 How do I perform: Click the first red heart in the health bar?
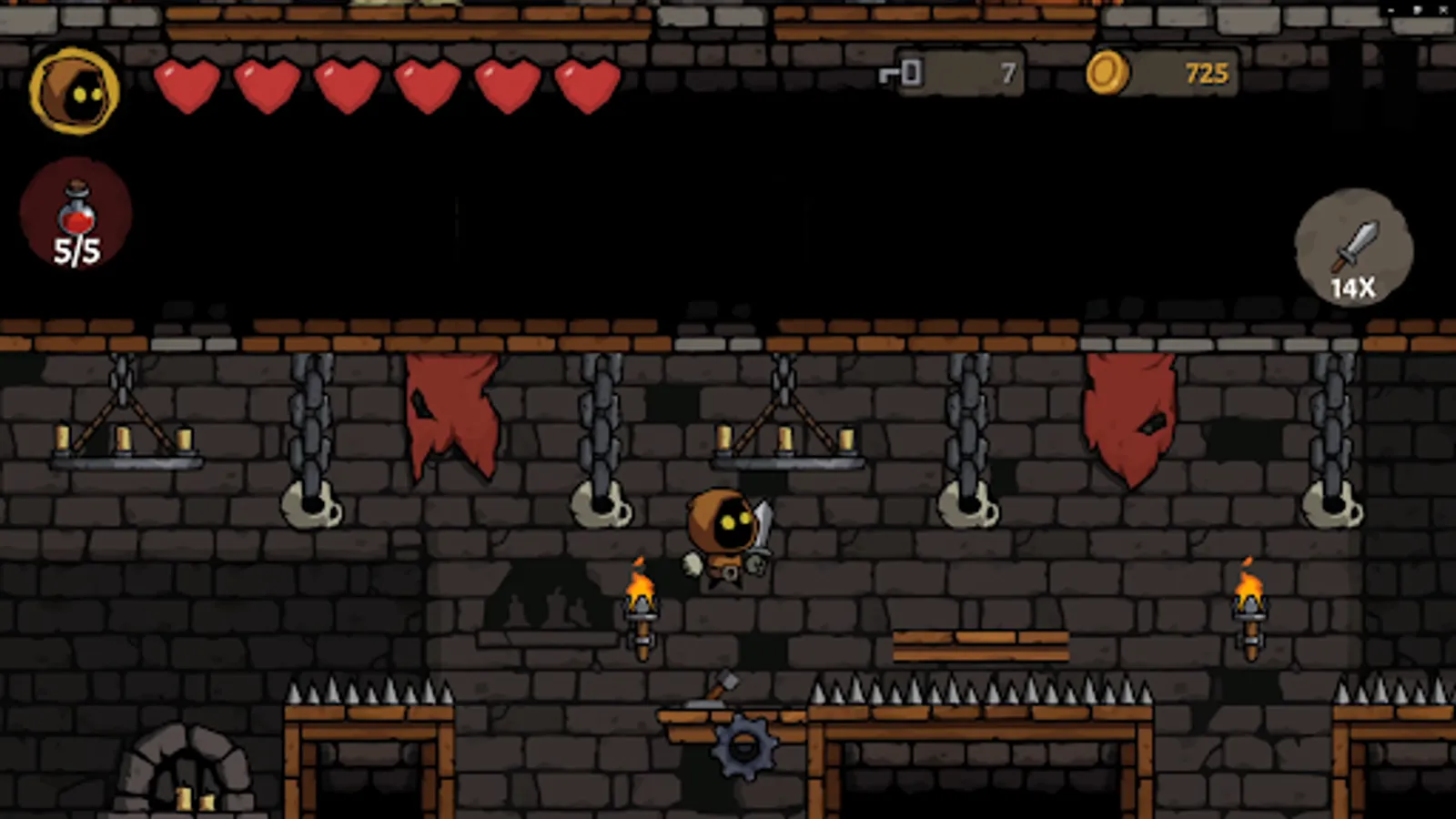pyautogui.click(x=187, y=86)
